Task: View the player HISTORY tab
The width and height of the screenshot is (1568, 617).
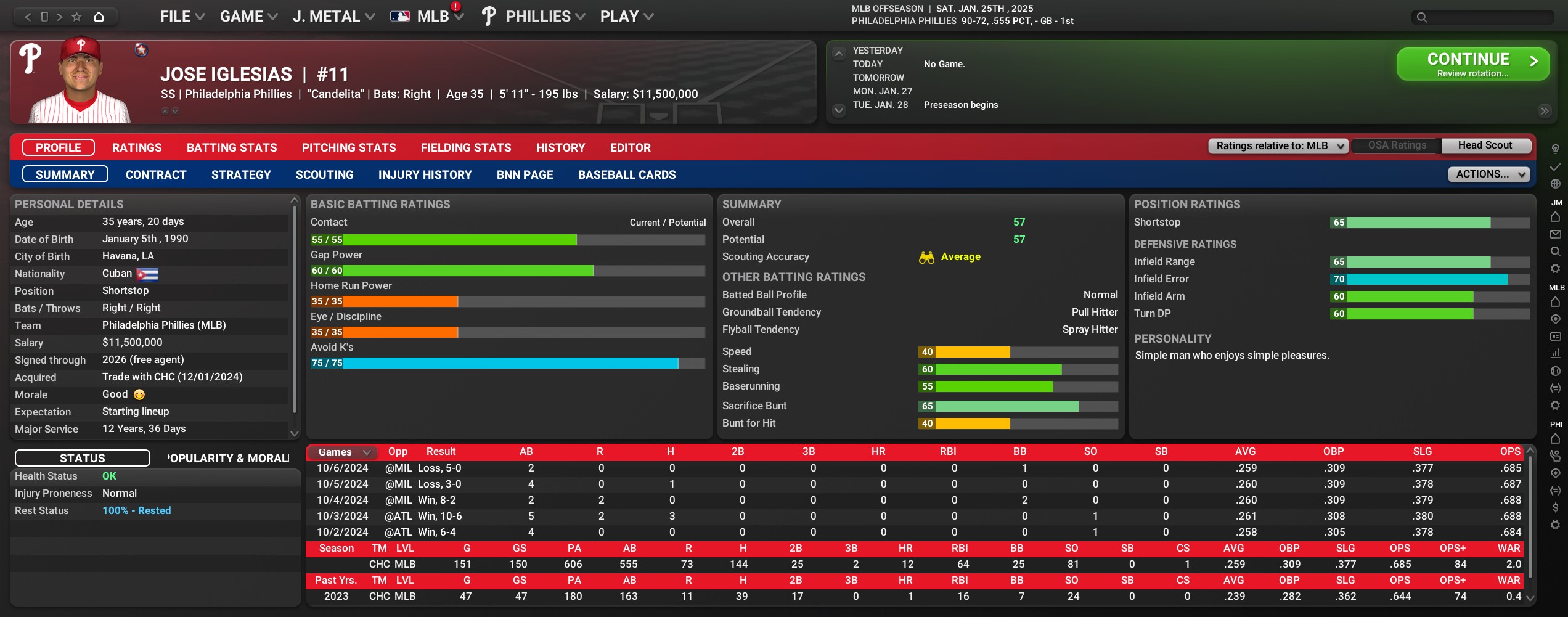Action: coord(560,148)
